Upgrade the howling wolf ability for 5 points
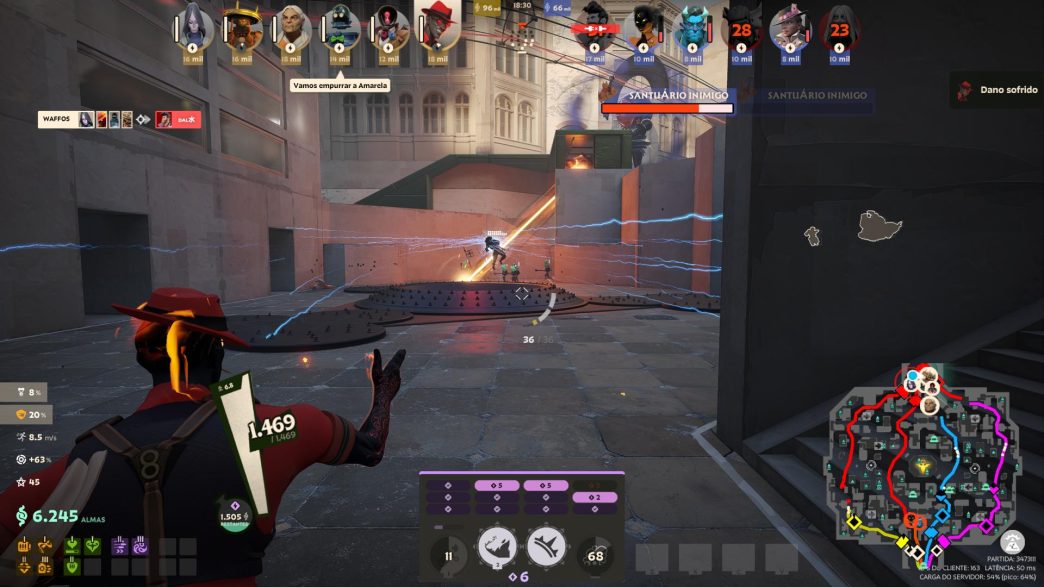 pos(497,486)
